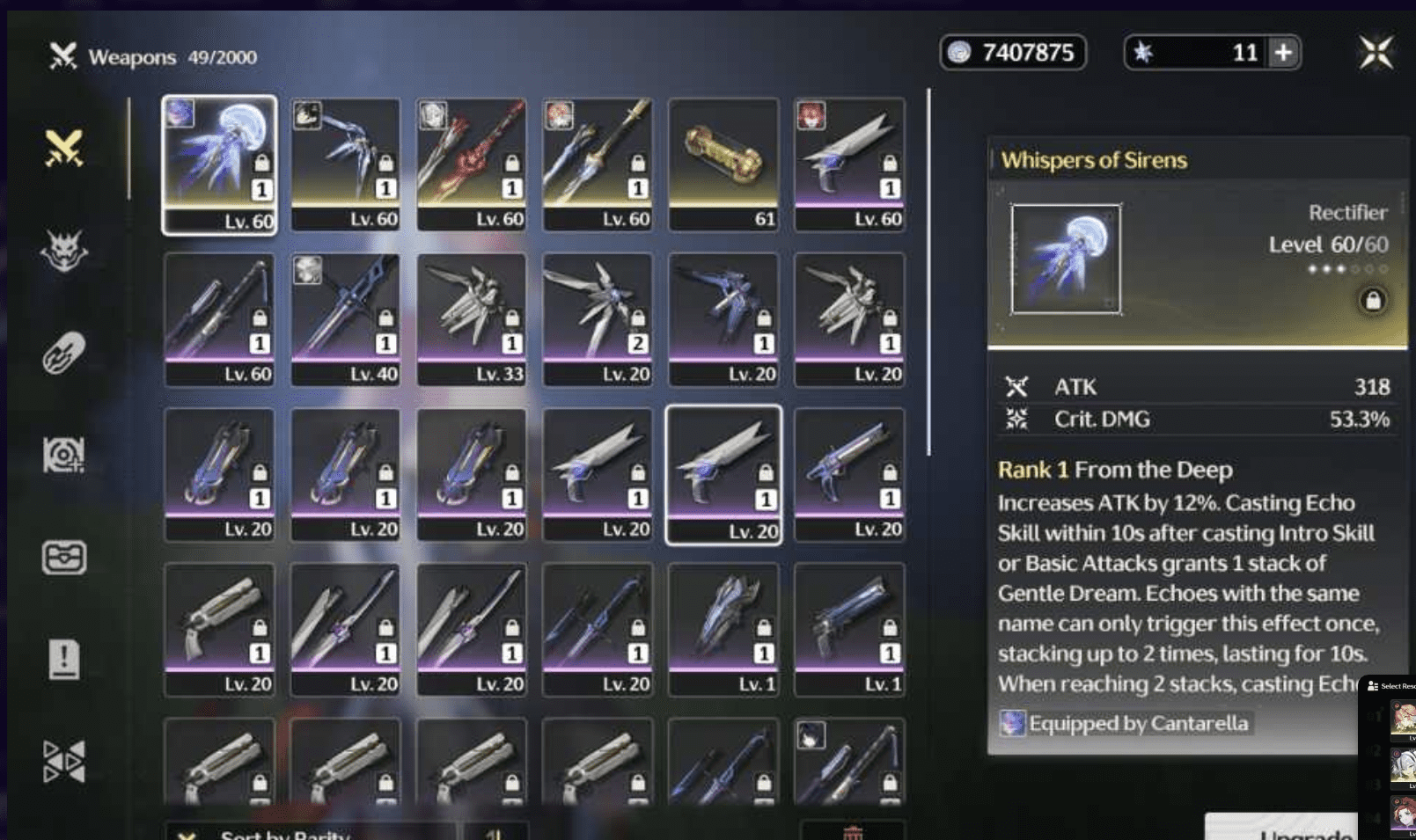The width and height of the screenshot is (1416, 840).
Task: Click the Equipped by Cantarella label
Action: pos(1138,723)
